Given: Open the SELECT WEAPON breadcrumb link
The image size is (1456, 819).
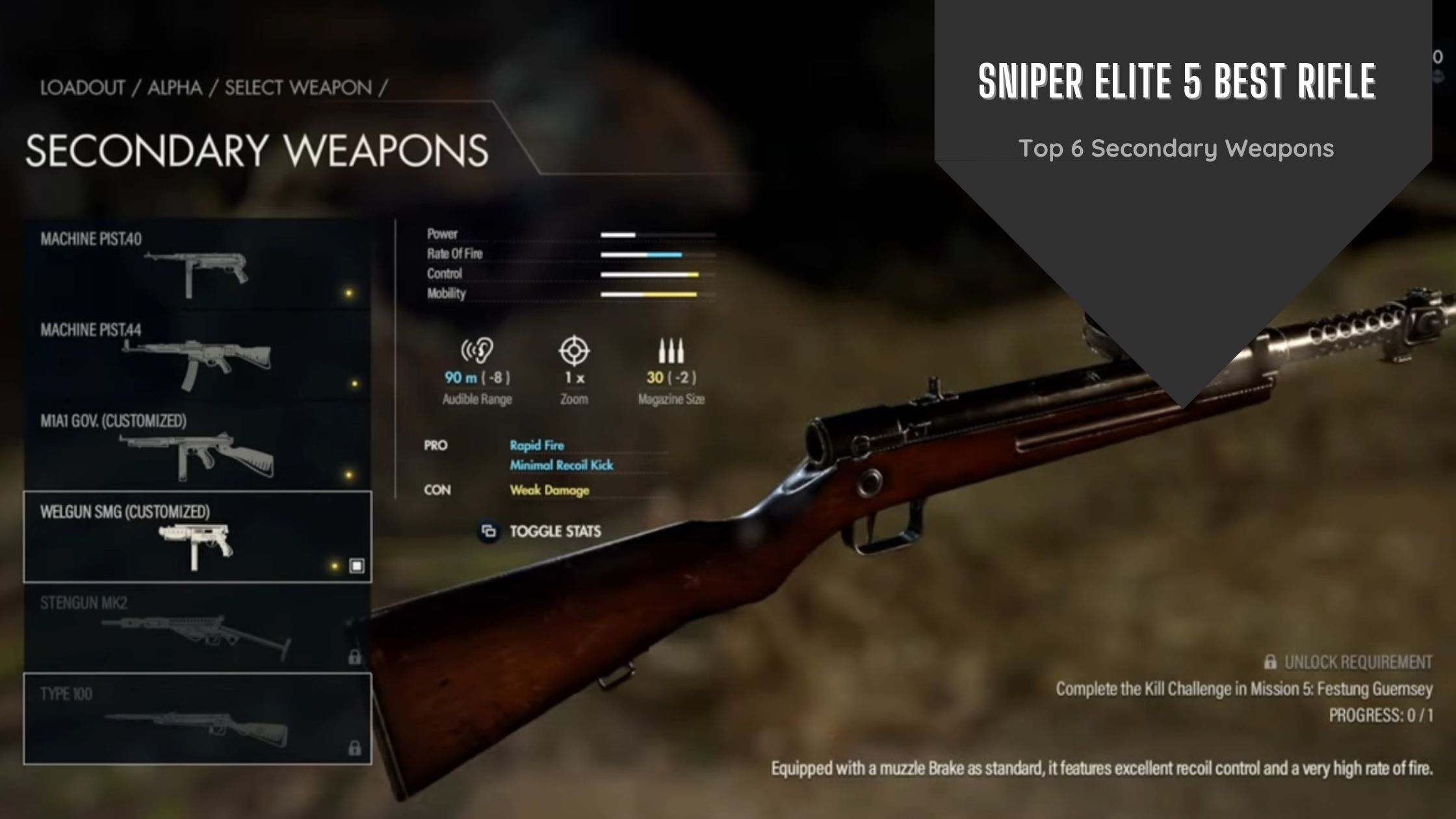Looking at the screenshot, I should pyautogui.click(x=299, y=87).
